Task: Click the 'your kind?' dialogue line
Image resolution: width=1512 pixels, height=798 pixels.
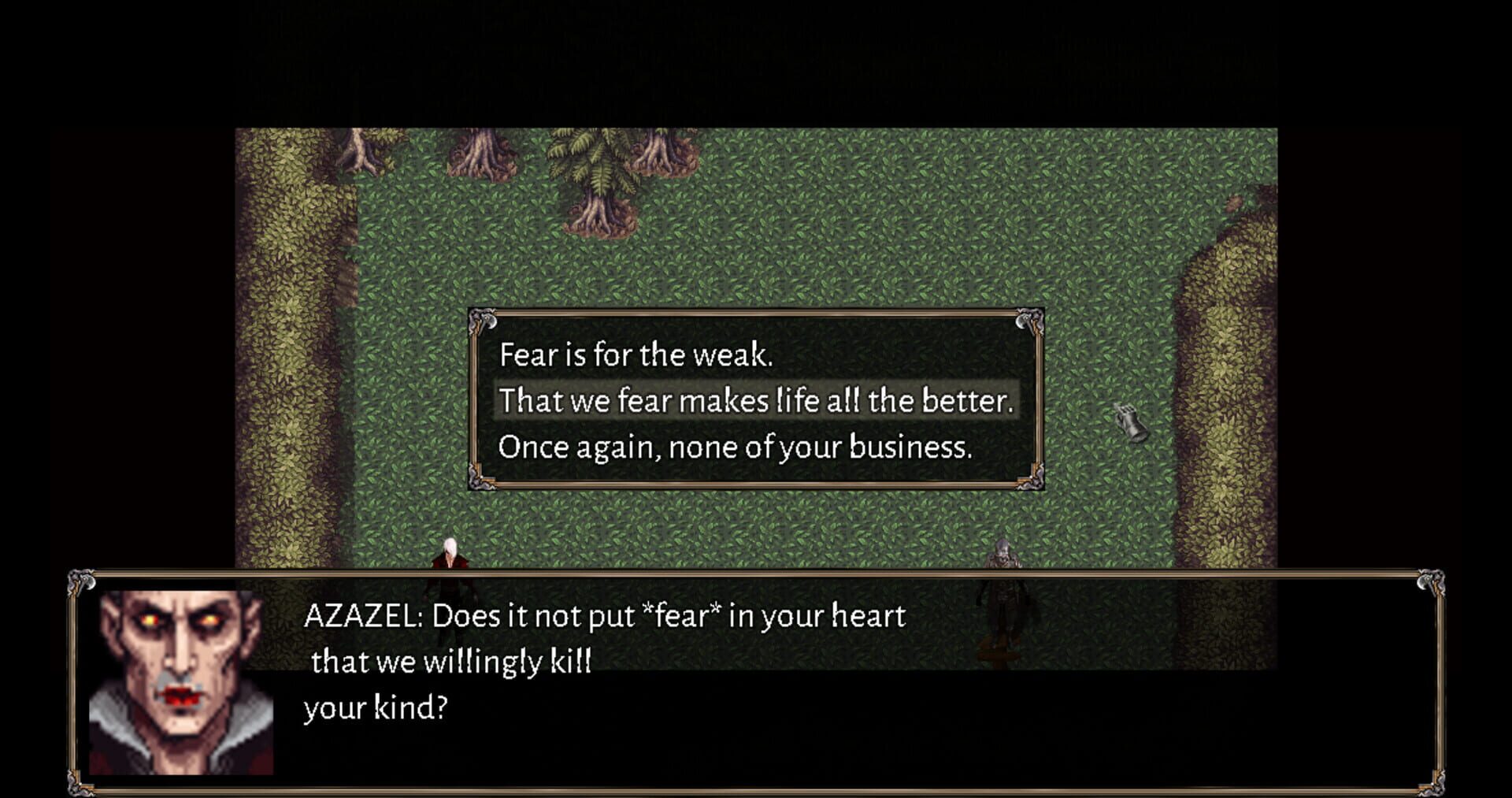Action: pos(376,708)
